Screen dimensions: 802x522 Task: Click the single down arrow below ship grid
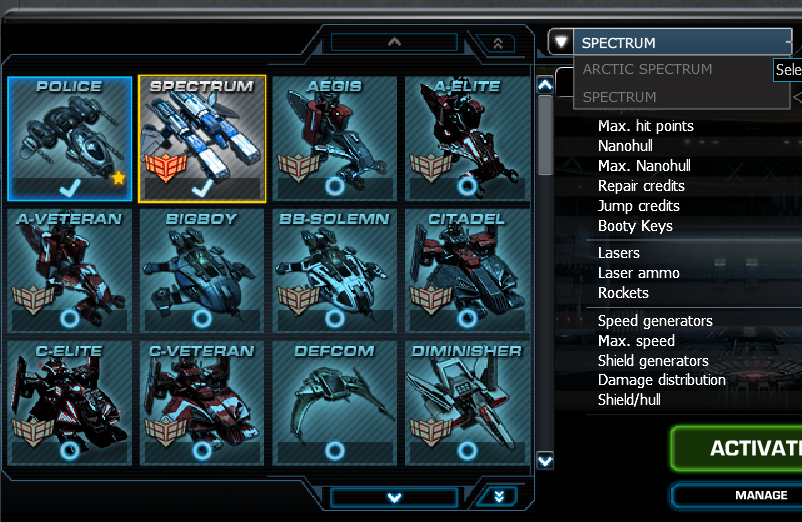394,497
